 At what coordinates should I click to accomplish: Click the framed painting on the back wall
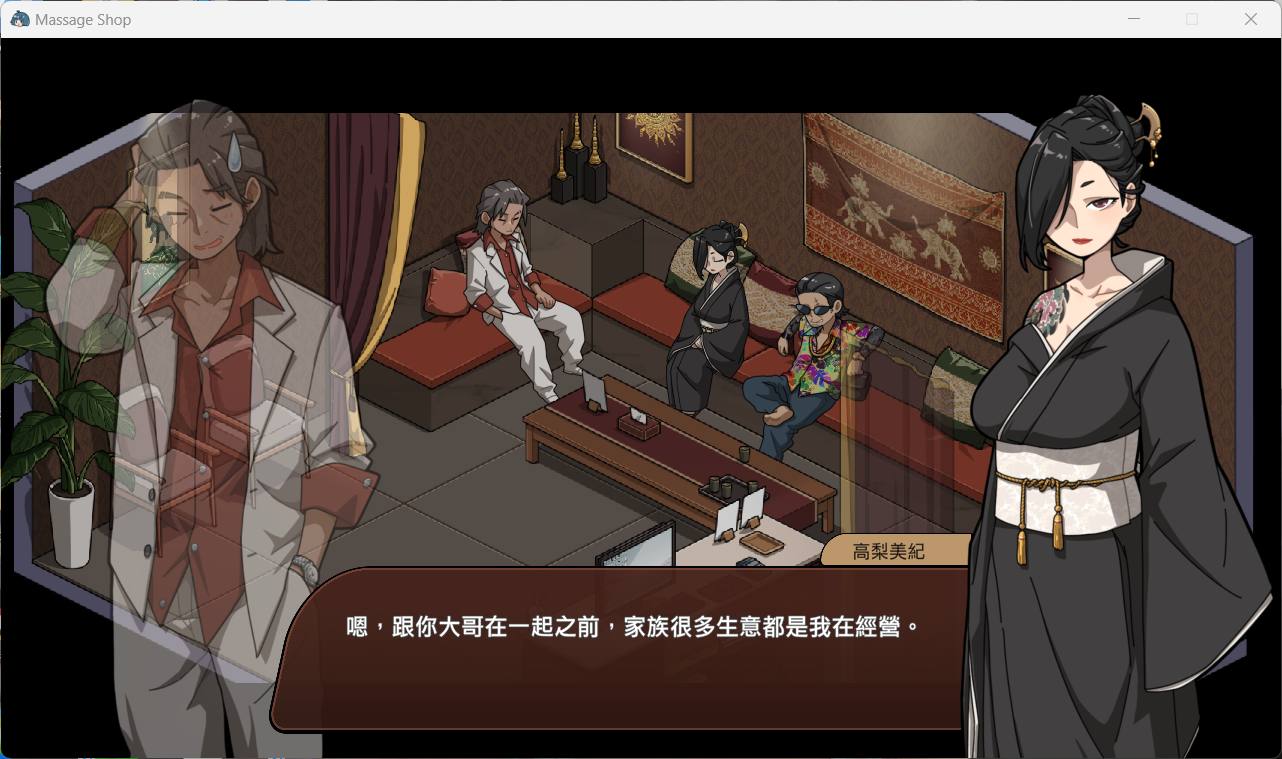[652, 145]
